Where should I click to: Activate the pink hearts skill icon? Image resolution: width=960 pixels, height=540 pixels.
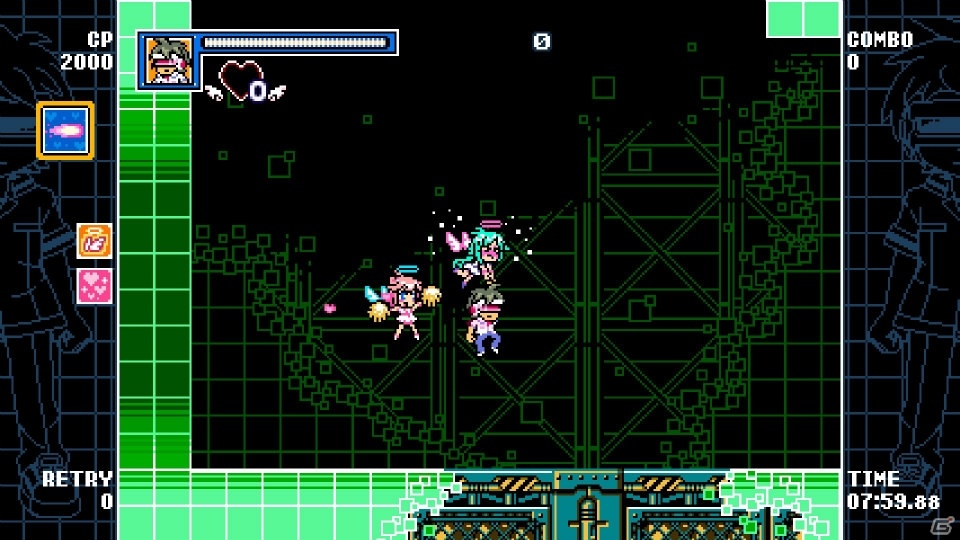(95, 286)
